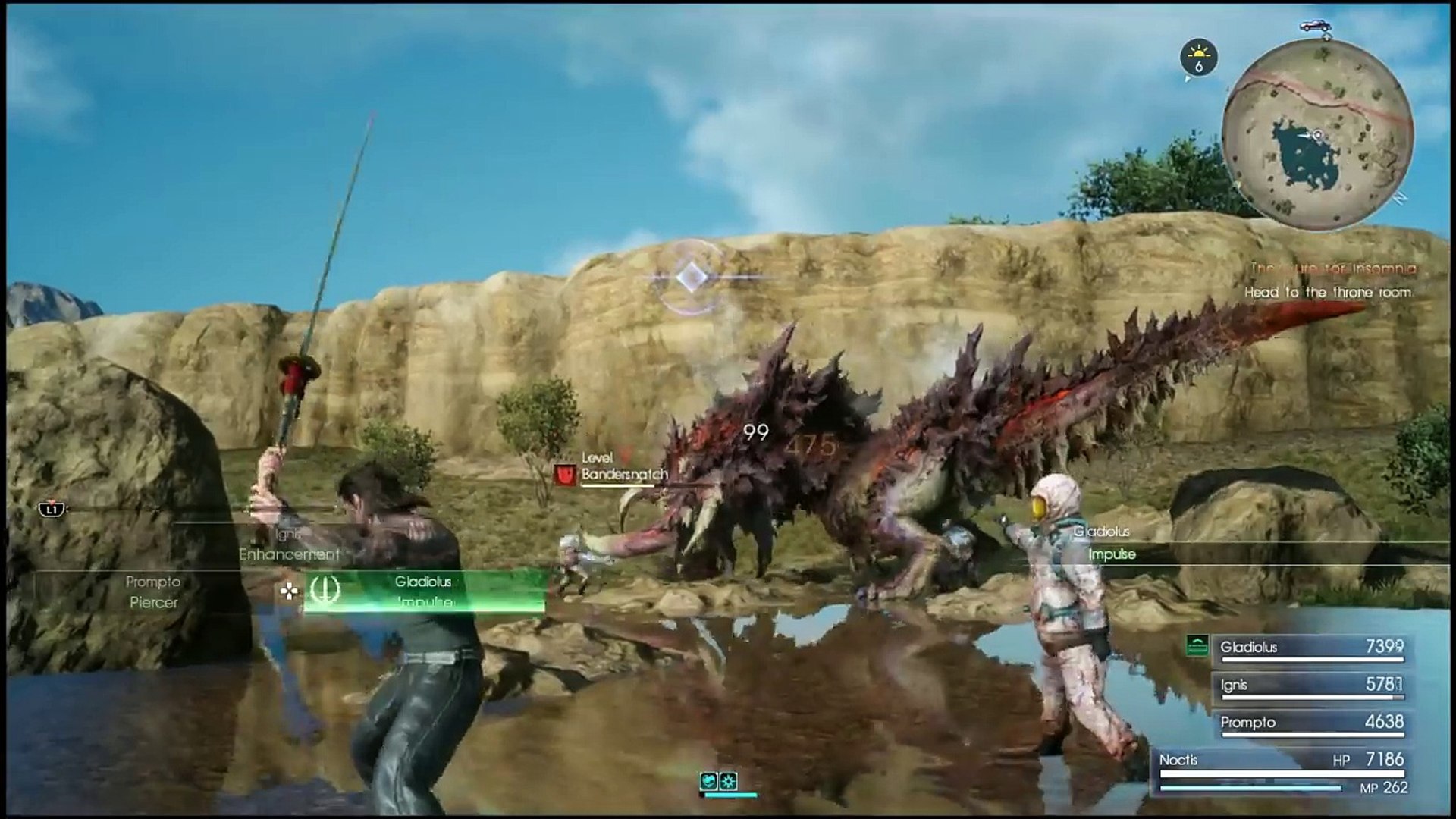The width and height of the screenshot is (1456, 819).
Task: Select Prompto in the party list
Action: (x=1311, y=723)
